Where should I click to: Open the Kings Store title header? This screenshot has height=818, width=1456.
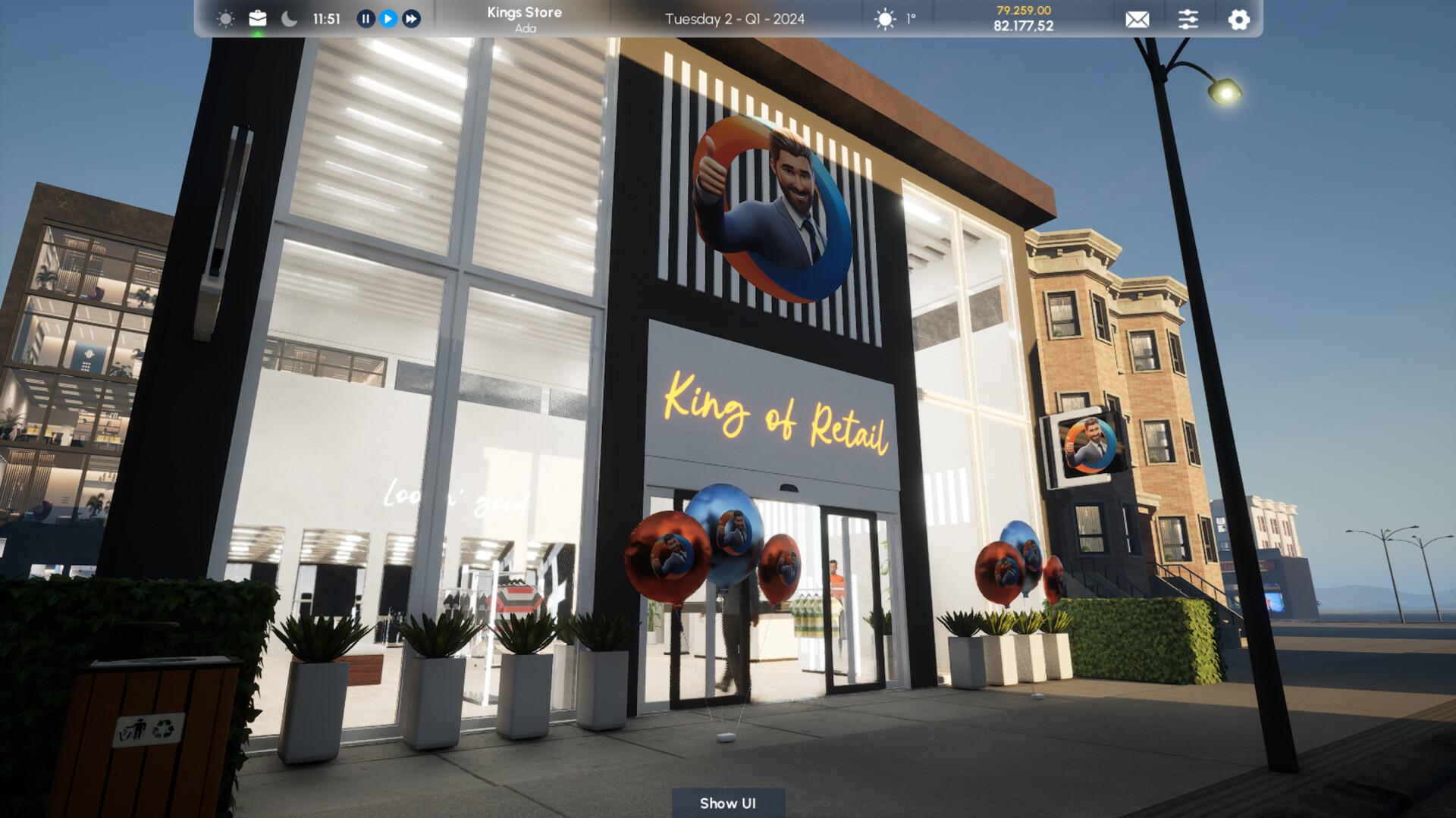(523, 12)
